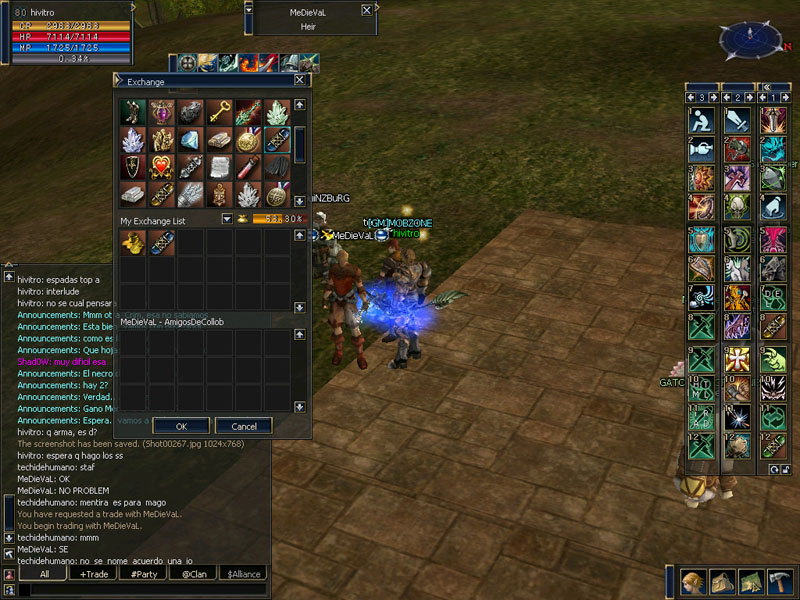The width and height of the screenshot is (800, 600).
Task: Select the blue gemstone inventory item
Action: [x=191, y=140]
